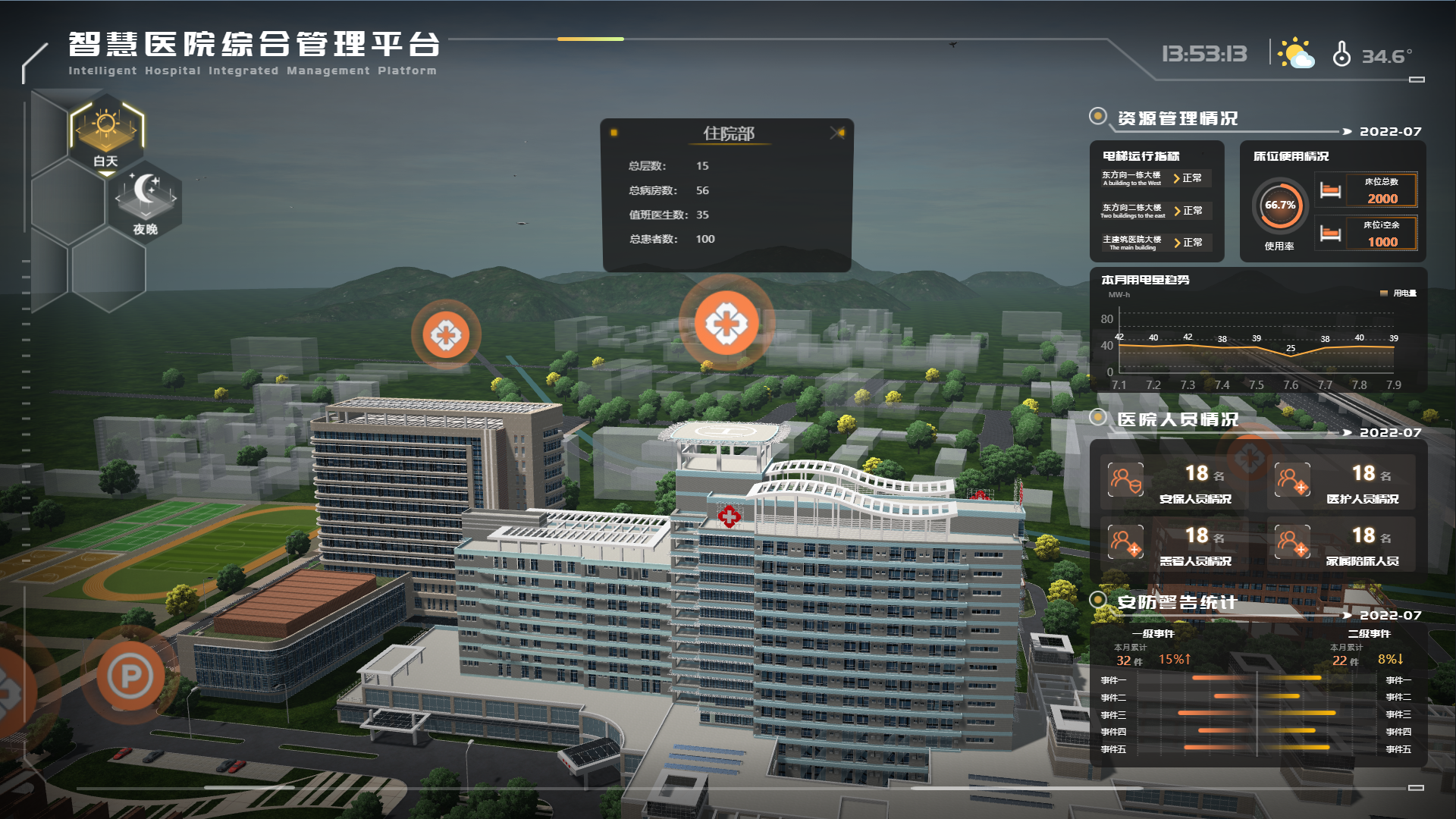Image resolution: width=1456 pixels, height=819 pixels.
Task: Close the 住院部 information popup
Action: (x=837, y=133)
